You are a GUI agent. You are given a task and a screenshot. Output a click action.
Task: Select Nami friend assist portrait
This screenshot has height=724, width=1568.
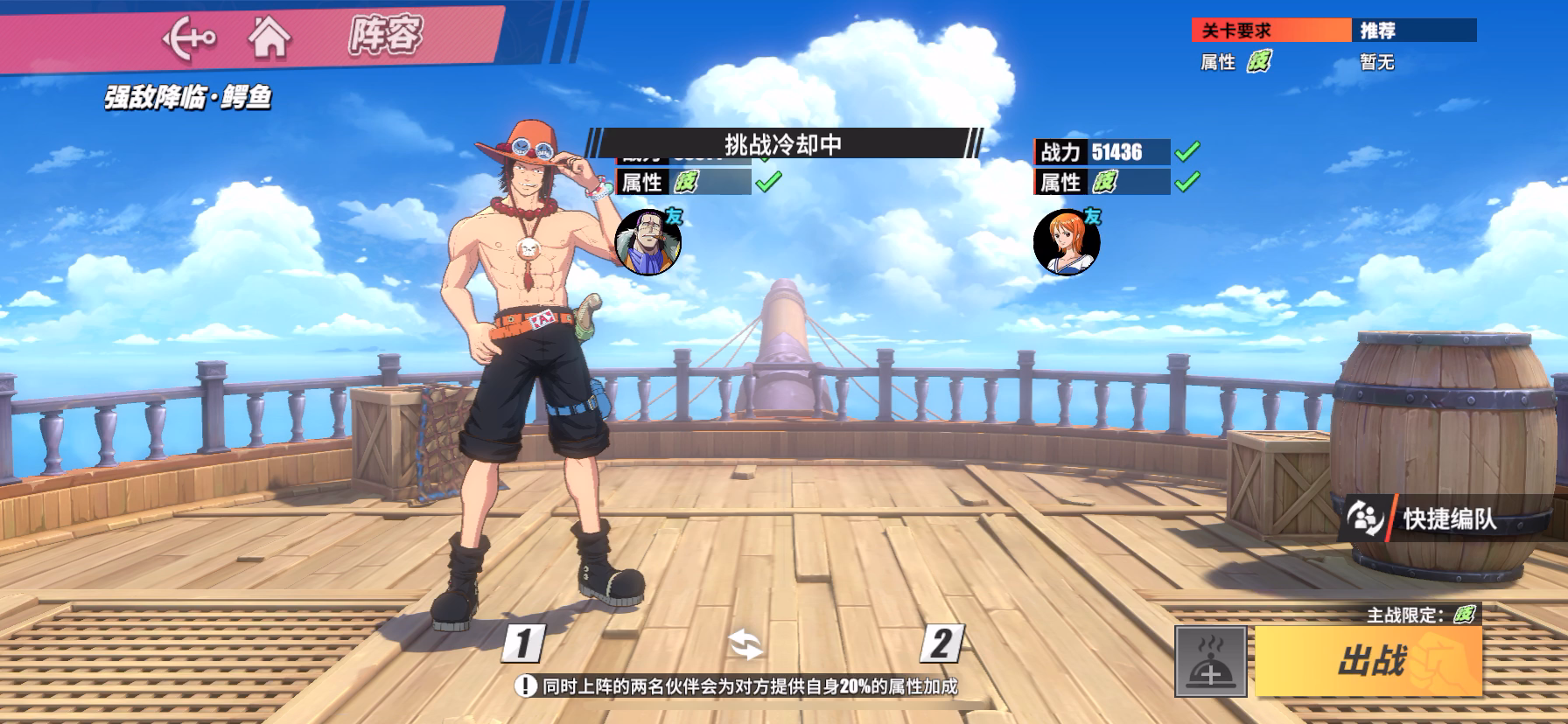[x=1067, y=242]
